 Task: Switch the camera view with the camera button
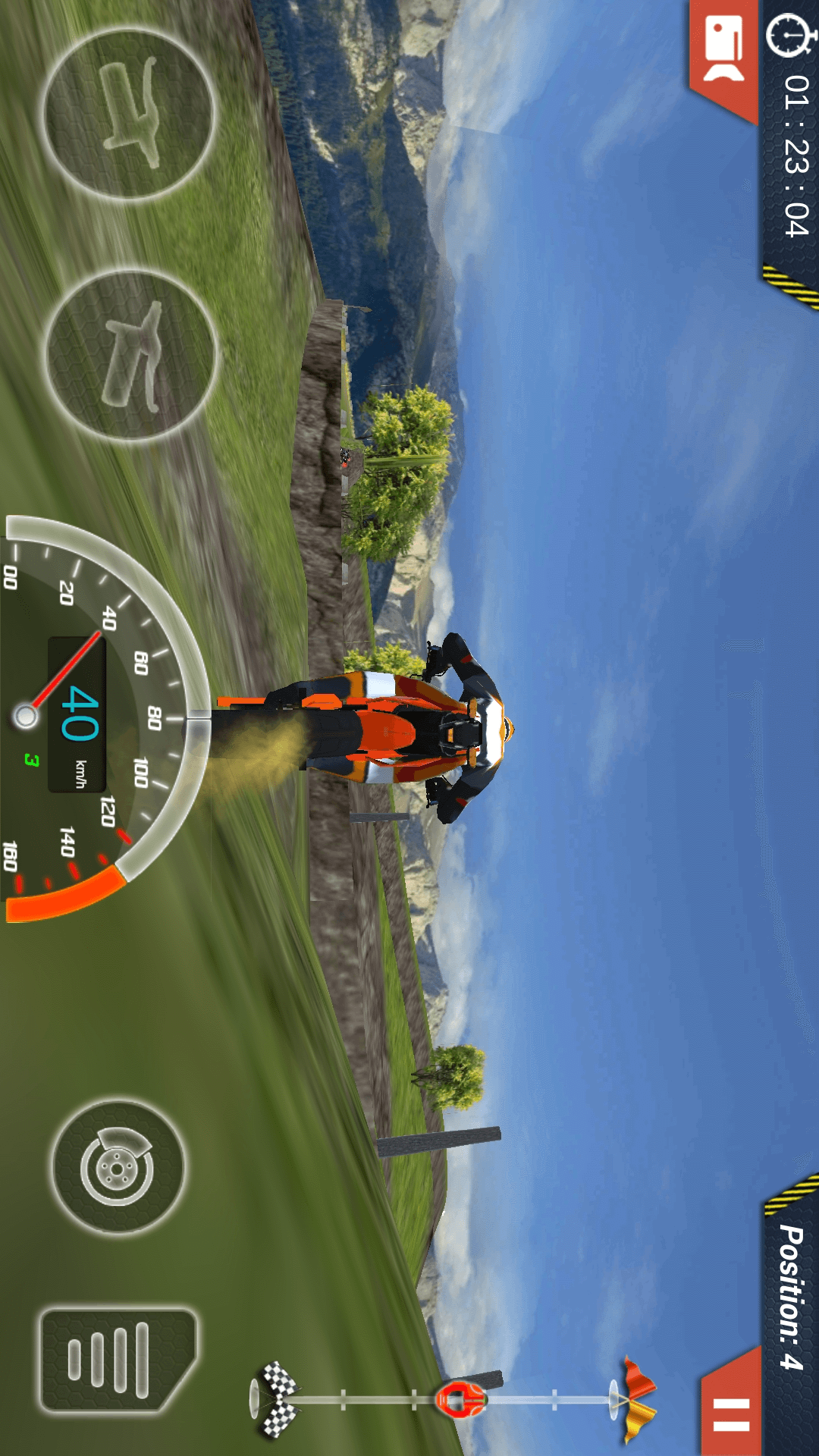point(724,49)
